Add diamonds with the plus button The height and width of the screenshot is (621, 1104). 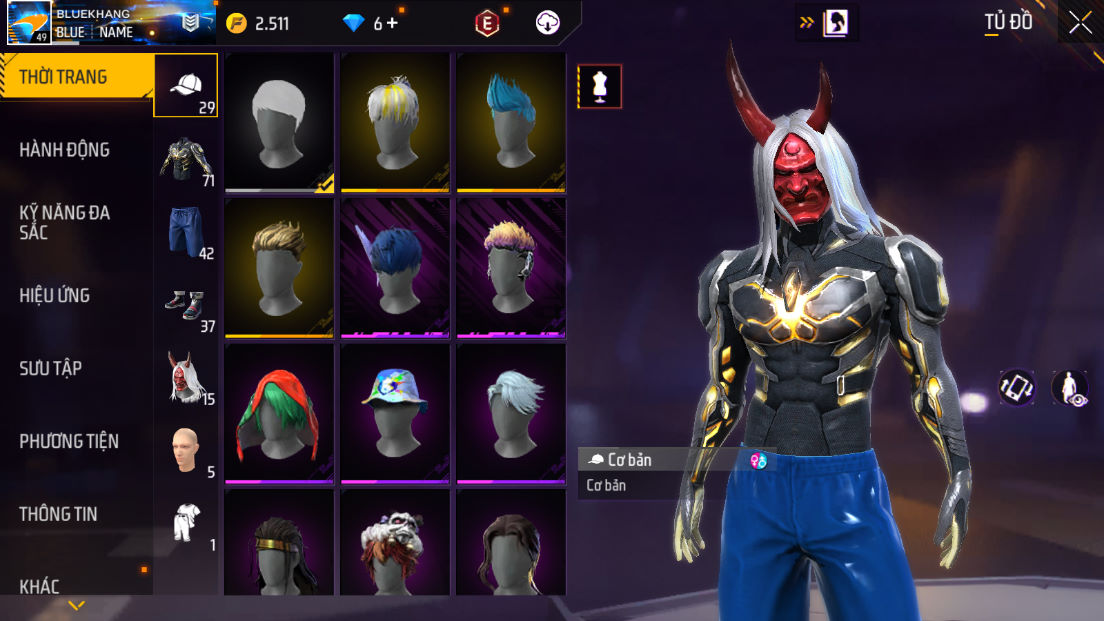click(x=391, y=23)
